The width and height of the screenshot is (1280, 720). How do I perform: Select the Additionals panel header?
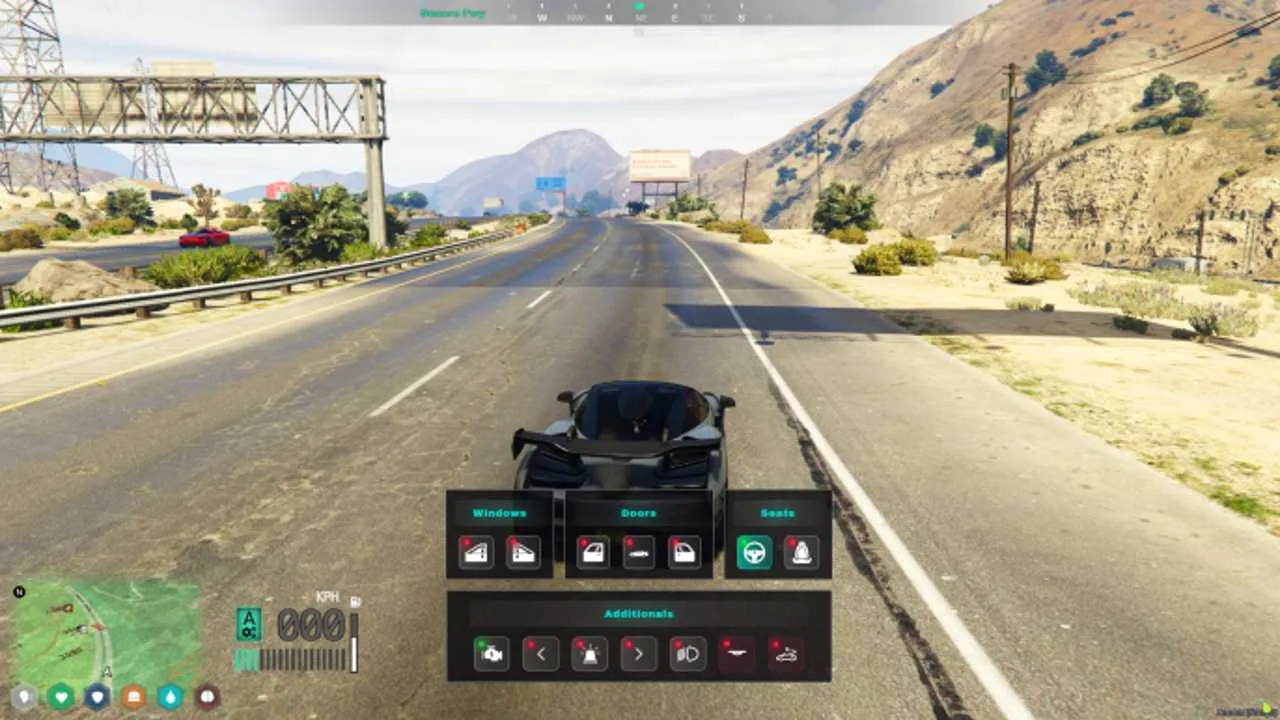(x=638, y=614)
